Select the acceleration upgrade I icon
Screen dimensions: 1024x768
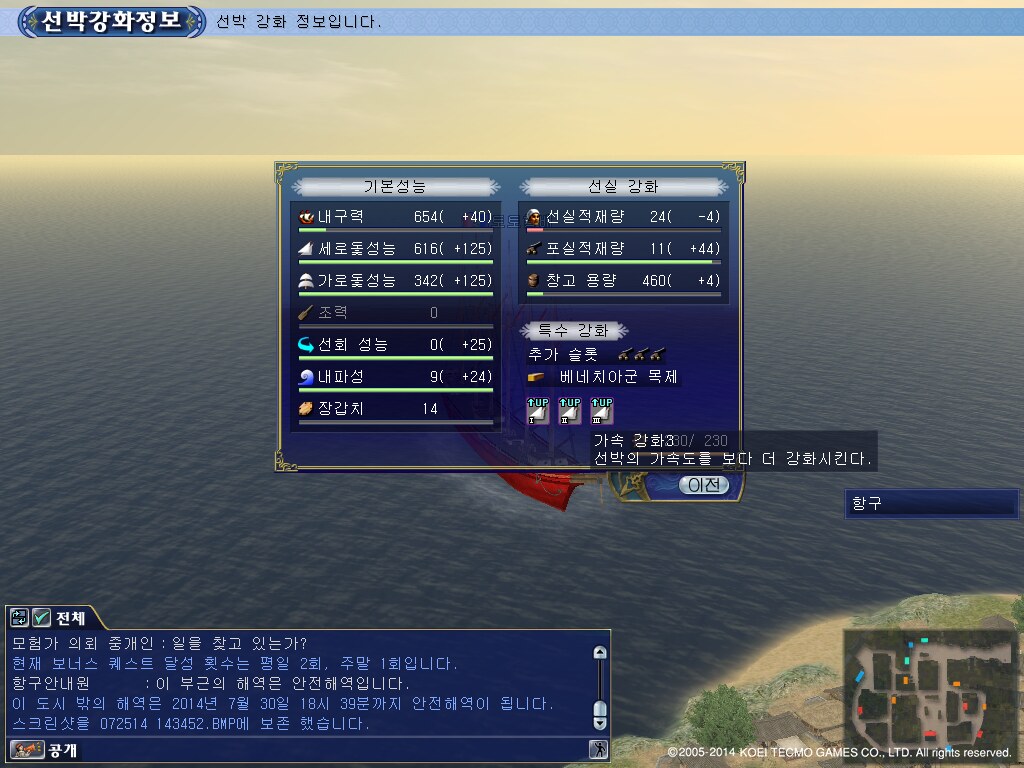539,410
